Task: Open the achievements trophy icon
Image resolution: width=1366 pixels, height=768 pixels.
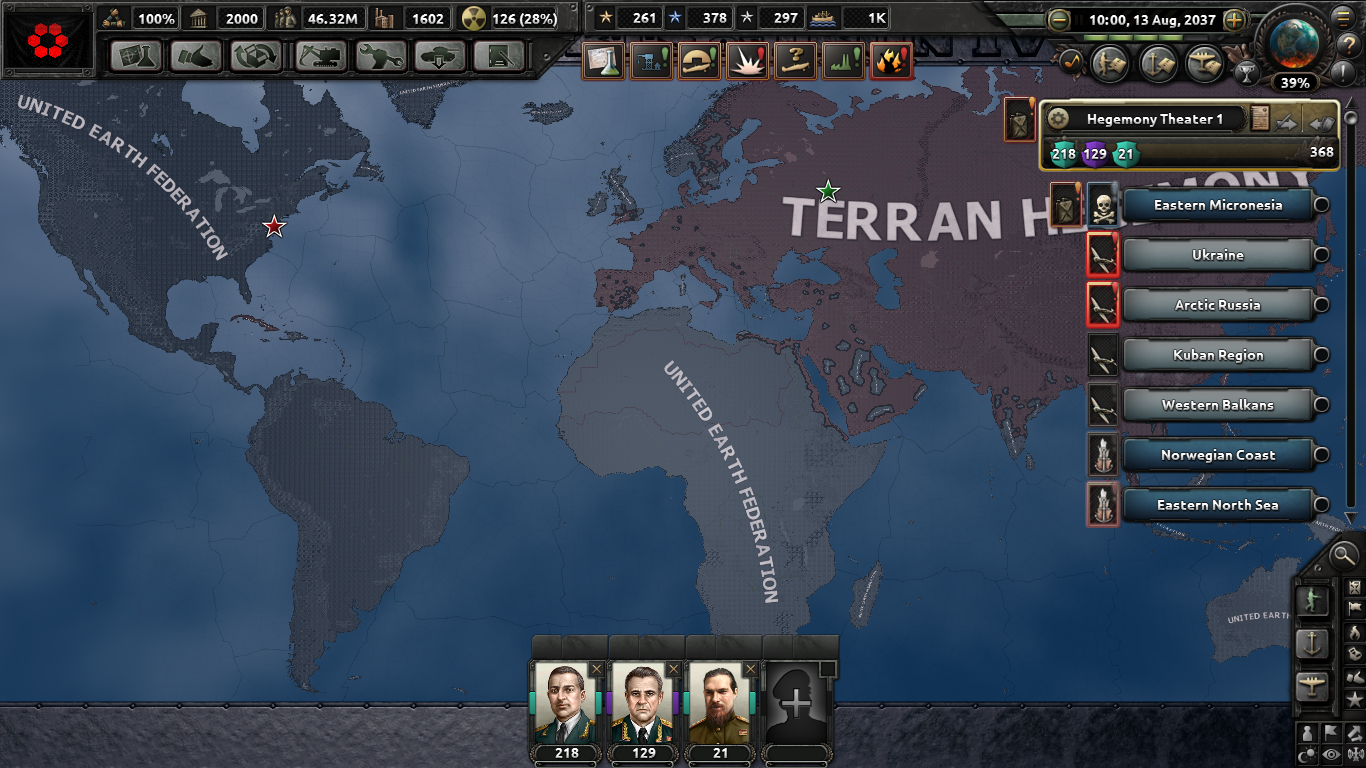Action: pyautogui.click(x=1248, y=74)
